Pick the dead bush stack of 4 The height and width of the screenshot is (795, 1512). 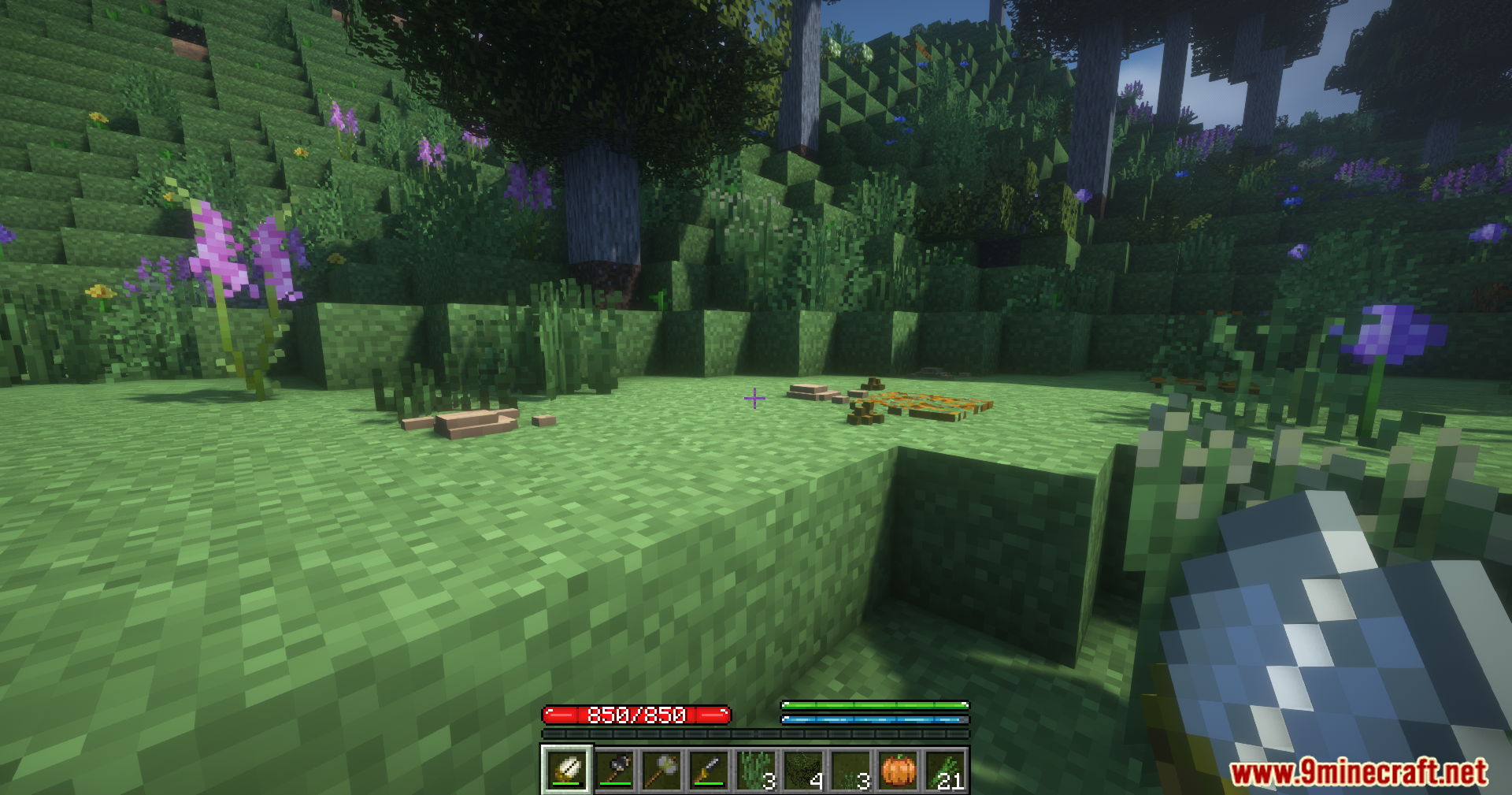803,770
